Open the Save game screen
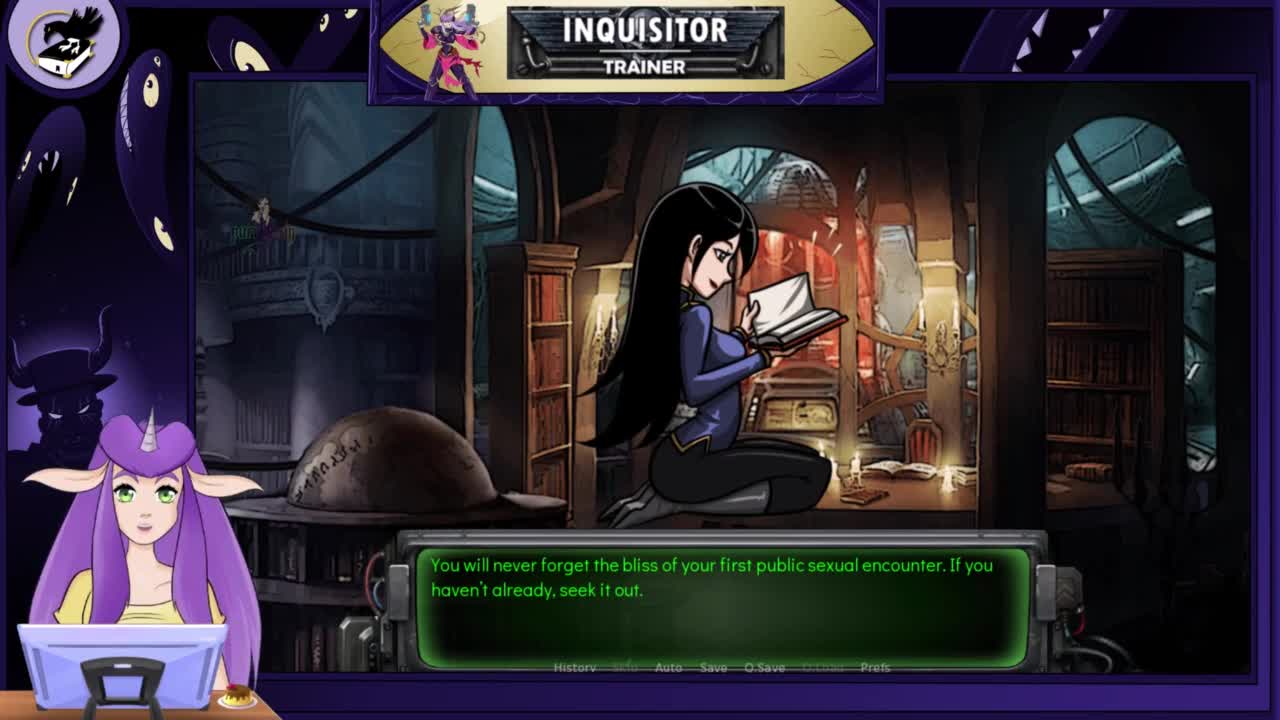The height and width of the screenshot is (720, 1280). tap(713, 667)
